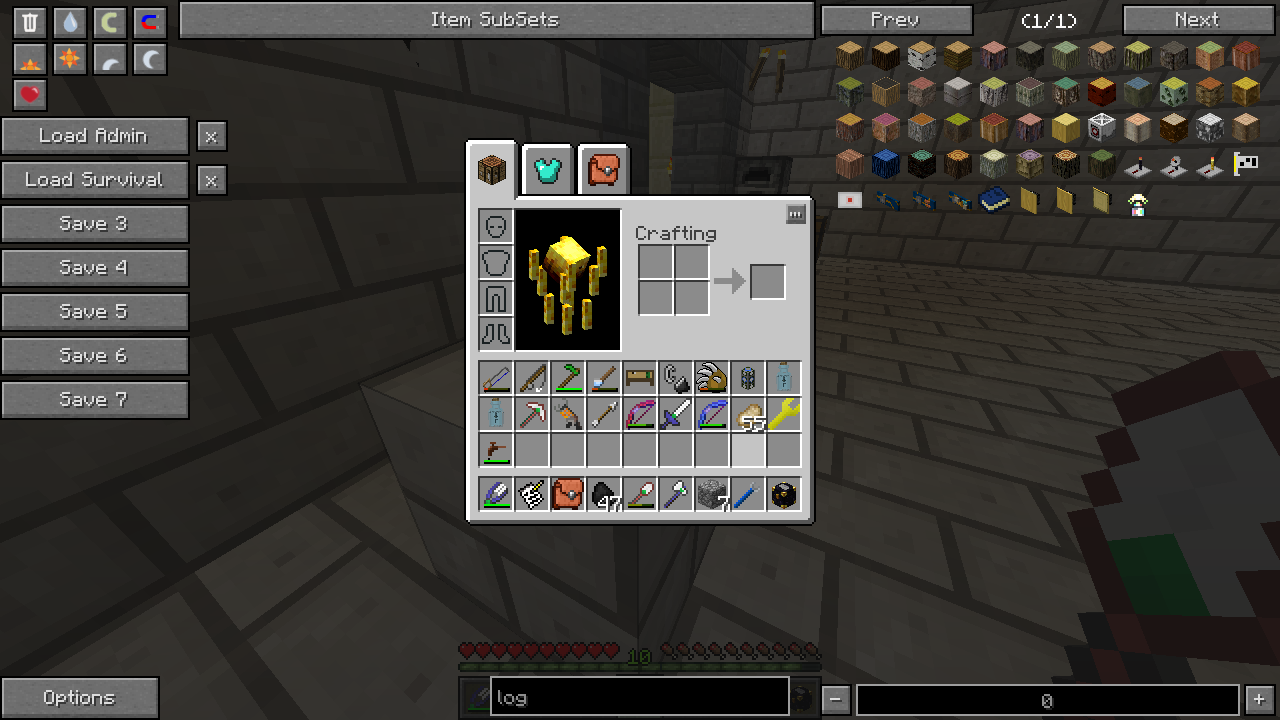The image size is (1280, 720).
Task: Select the Save 3 slot button
Action: point(94,224)
